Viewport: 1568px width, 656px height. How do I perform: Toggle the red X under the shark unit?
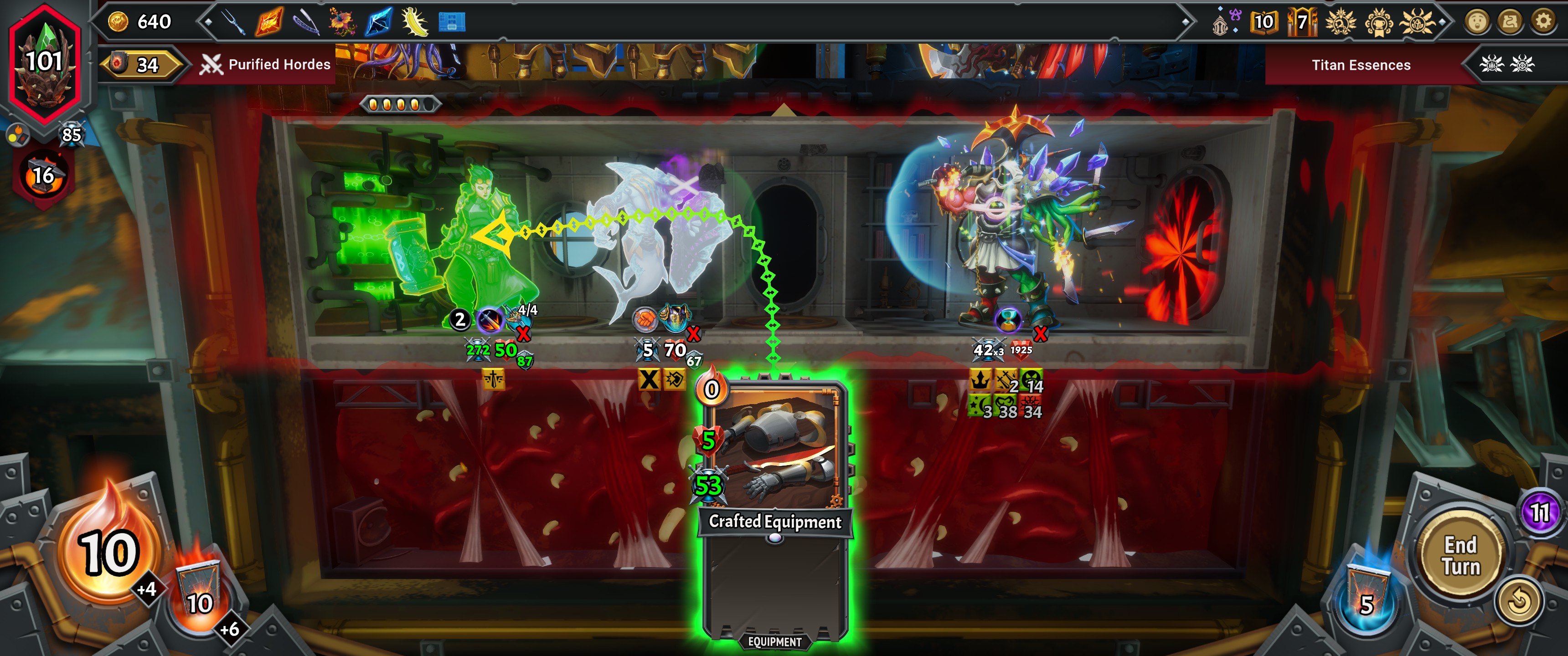pyautogui.click(x=694, y=333)
